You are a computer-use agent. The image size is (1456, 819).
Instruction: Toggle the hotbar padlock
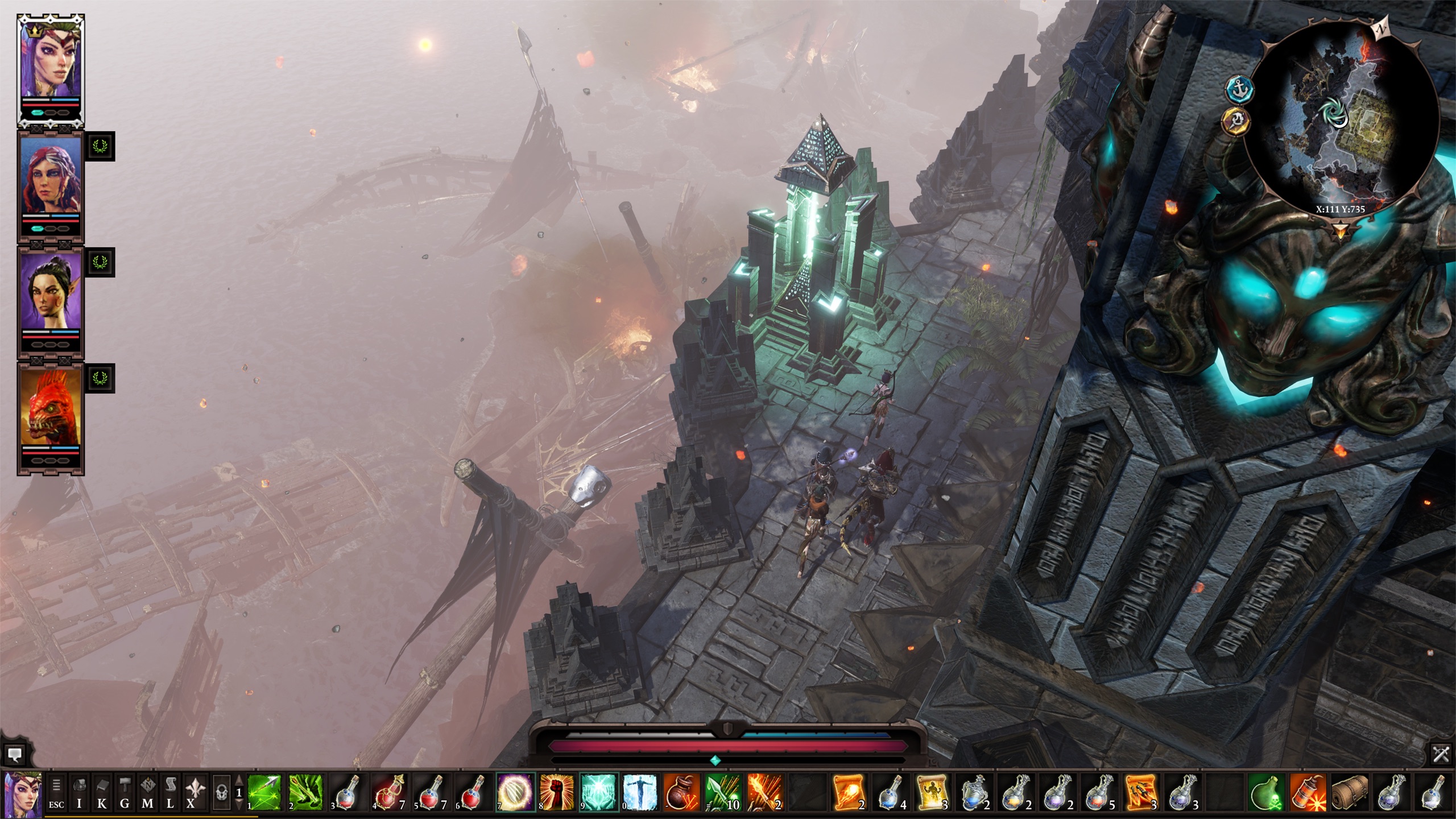tap(221, 792)
